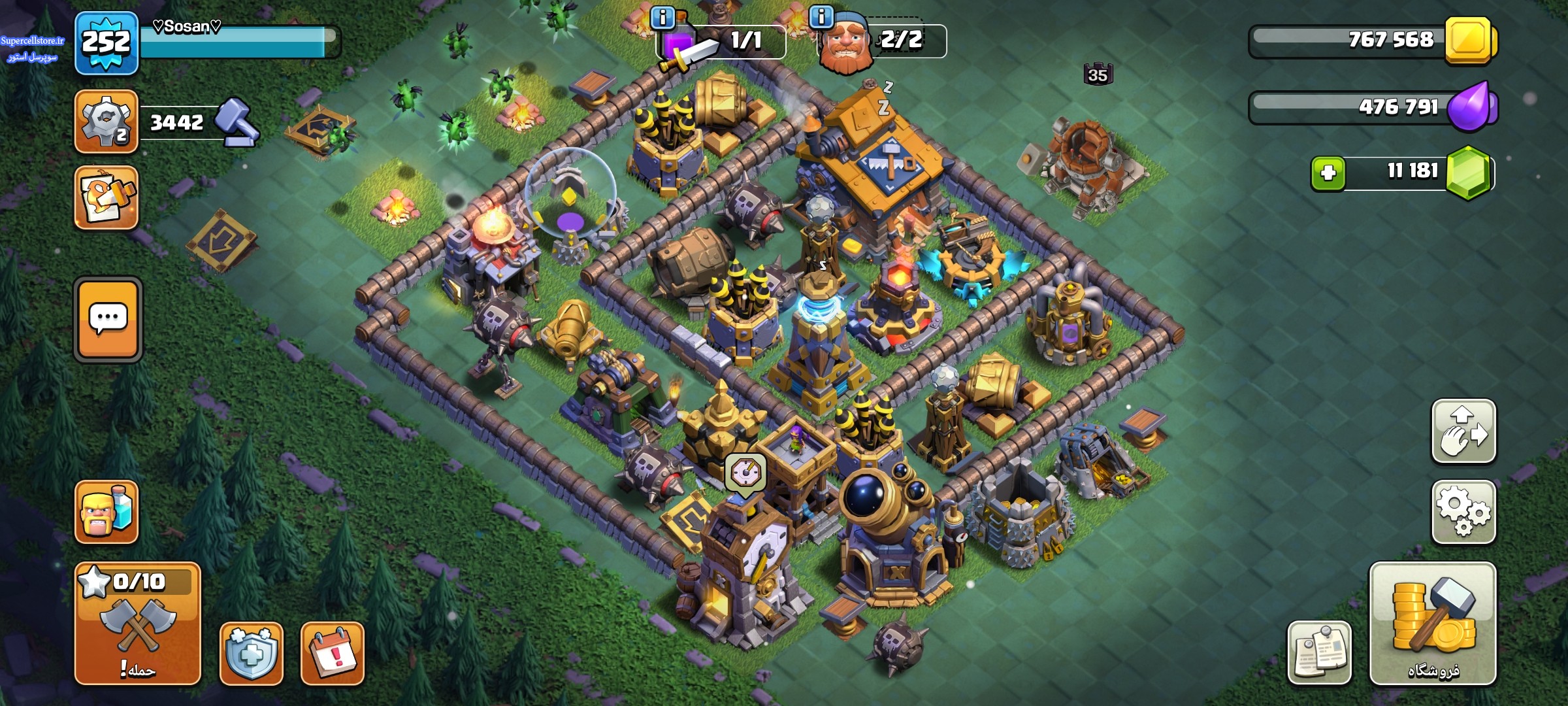
Task: Open the shield defense log button
Action: click(252, 653)
